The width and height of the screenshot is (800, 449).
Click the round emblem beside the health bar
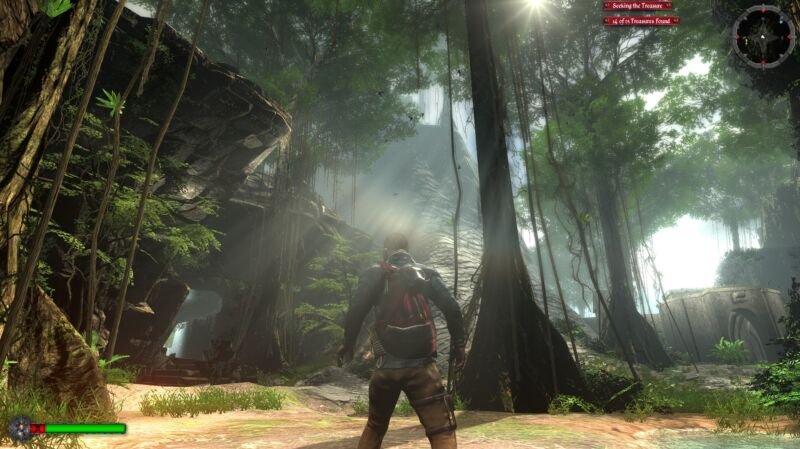tap(18, 429)
